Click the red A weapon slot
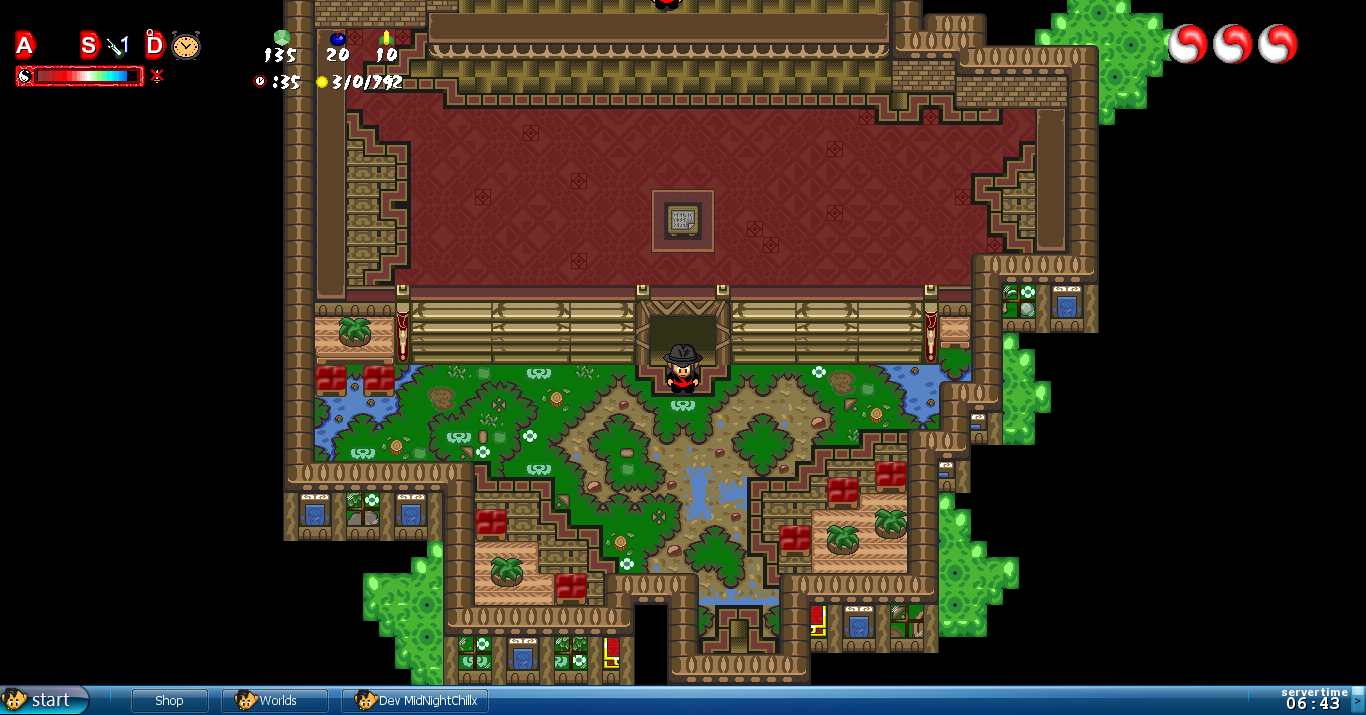The width and height of the screenshot is (1366, 715). 25,45
